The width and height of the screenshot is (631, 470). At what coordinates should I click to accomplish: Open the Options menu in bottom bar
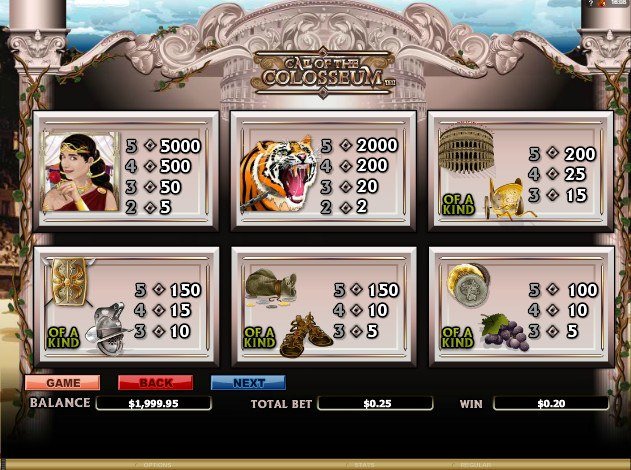click(x=157, y=465)
